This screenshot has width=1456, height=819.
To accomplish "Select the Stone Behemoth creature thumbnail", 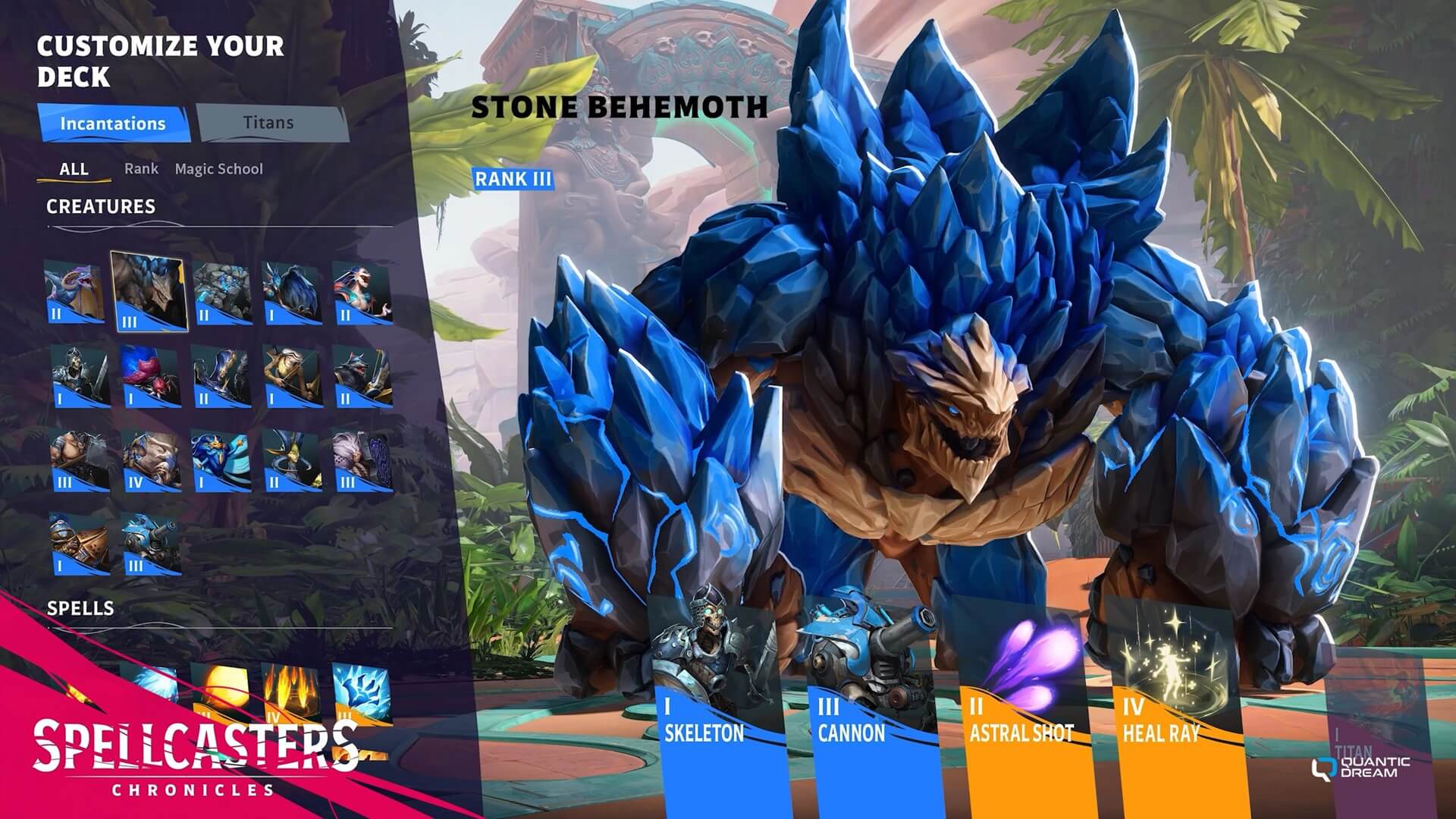I will pos(149,292).
